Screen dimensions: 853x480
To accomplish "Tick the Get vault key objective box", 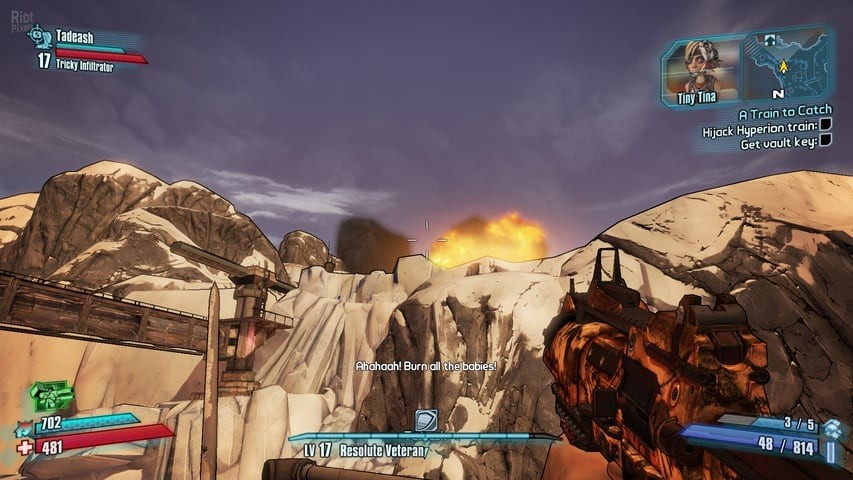I will tap(826, 141).
